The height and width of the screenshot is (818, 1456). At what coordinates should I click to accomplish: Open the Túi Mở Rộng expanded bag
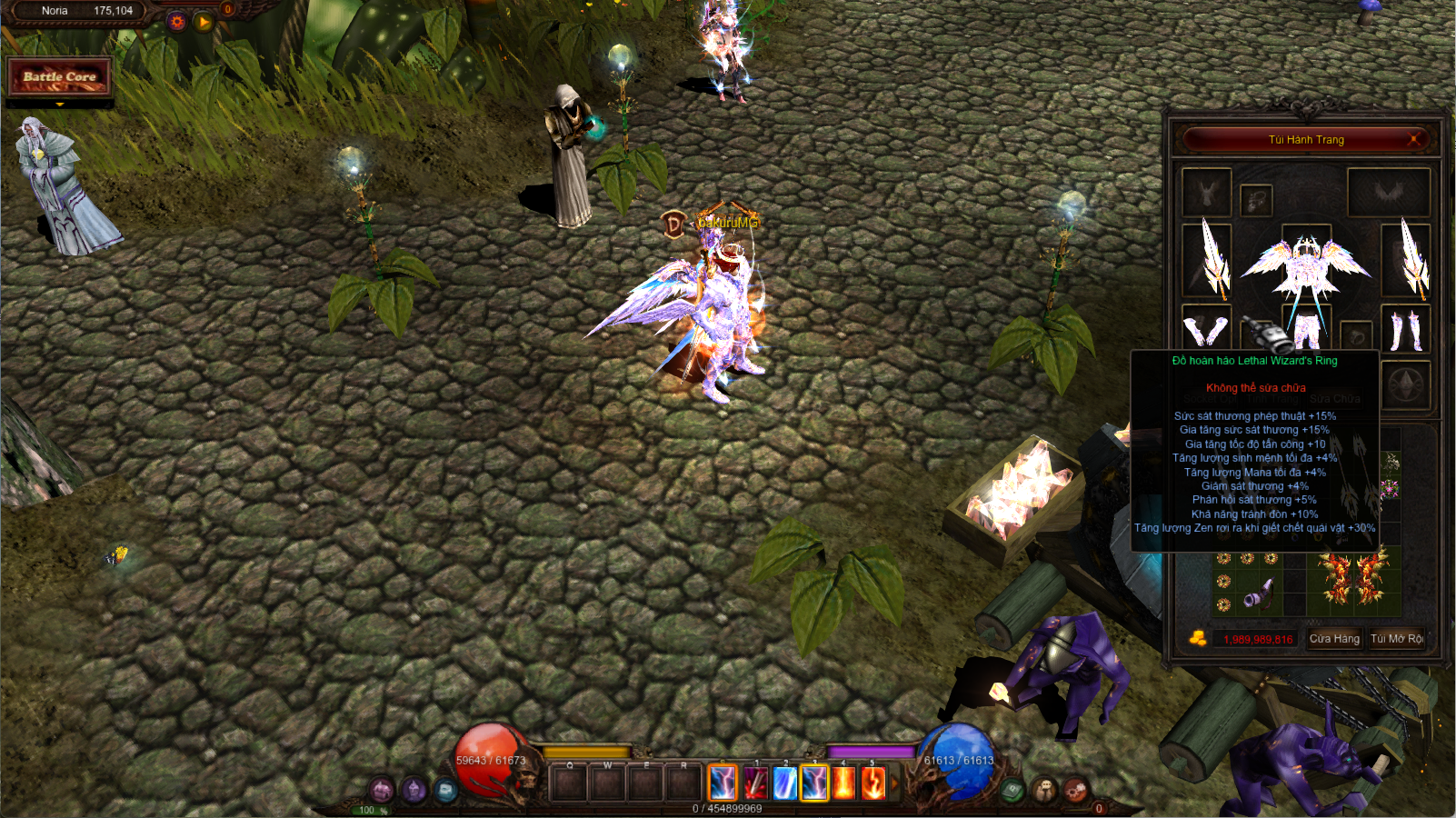point(1396,639)
